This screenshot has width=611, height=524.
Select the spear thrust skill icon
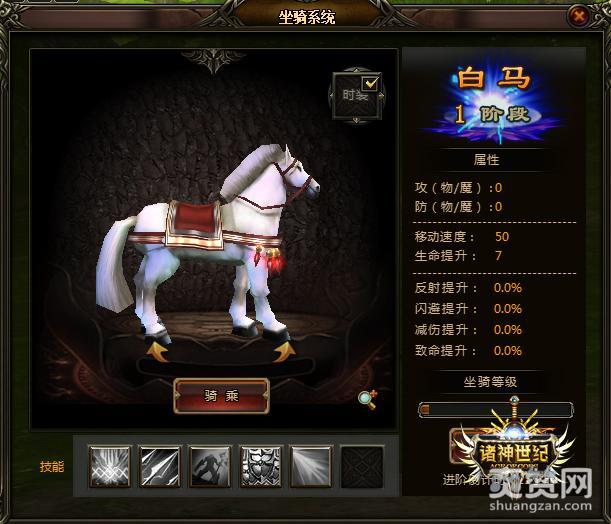(x=160, y=467)
